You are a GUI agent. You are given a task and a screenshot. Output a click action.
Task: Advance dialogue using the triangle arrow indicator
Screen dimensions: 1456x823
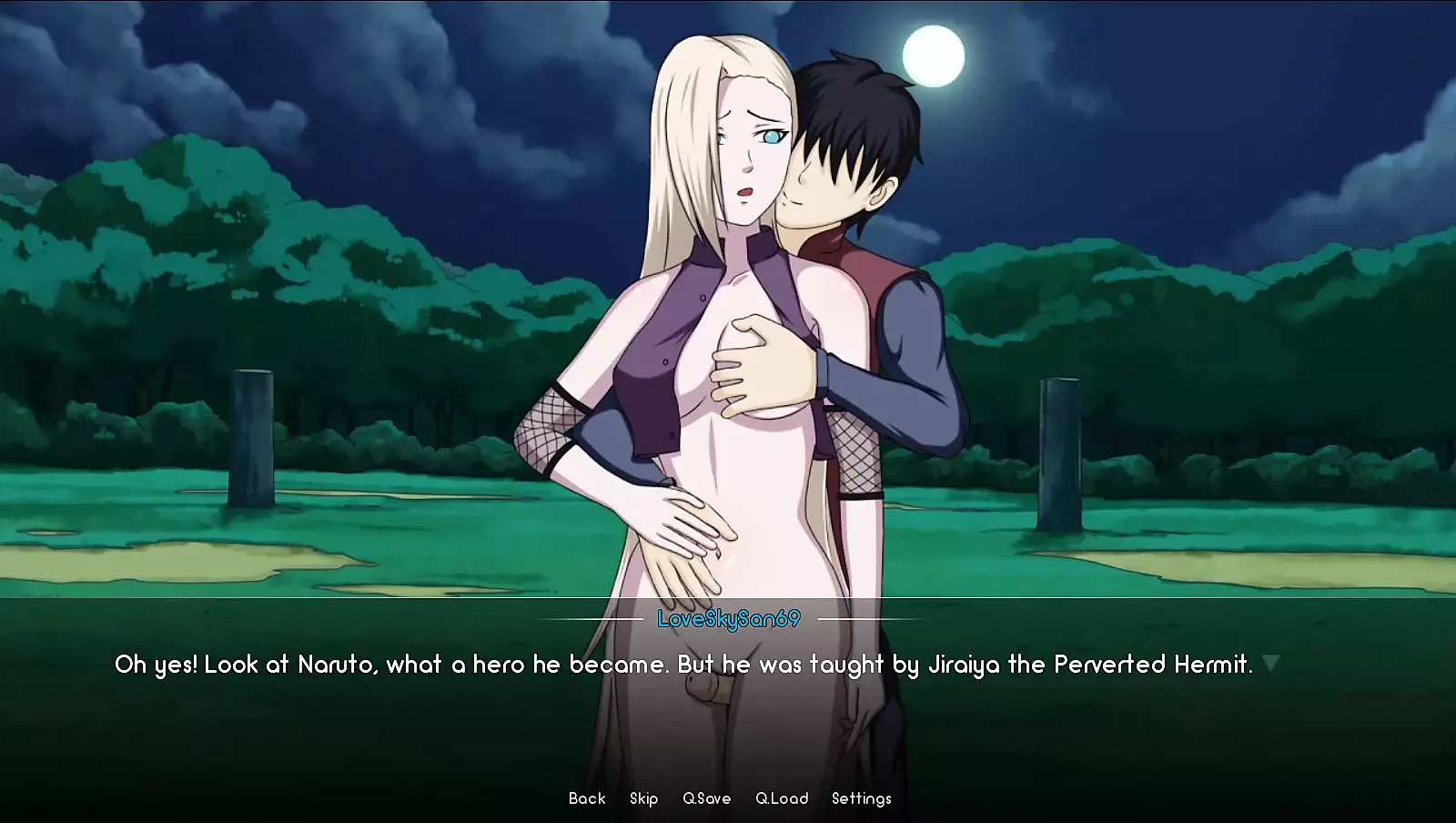(1271, 663)
